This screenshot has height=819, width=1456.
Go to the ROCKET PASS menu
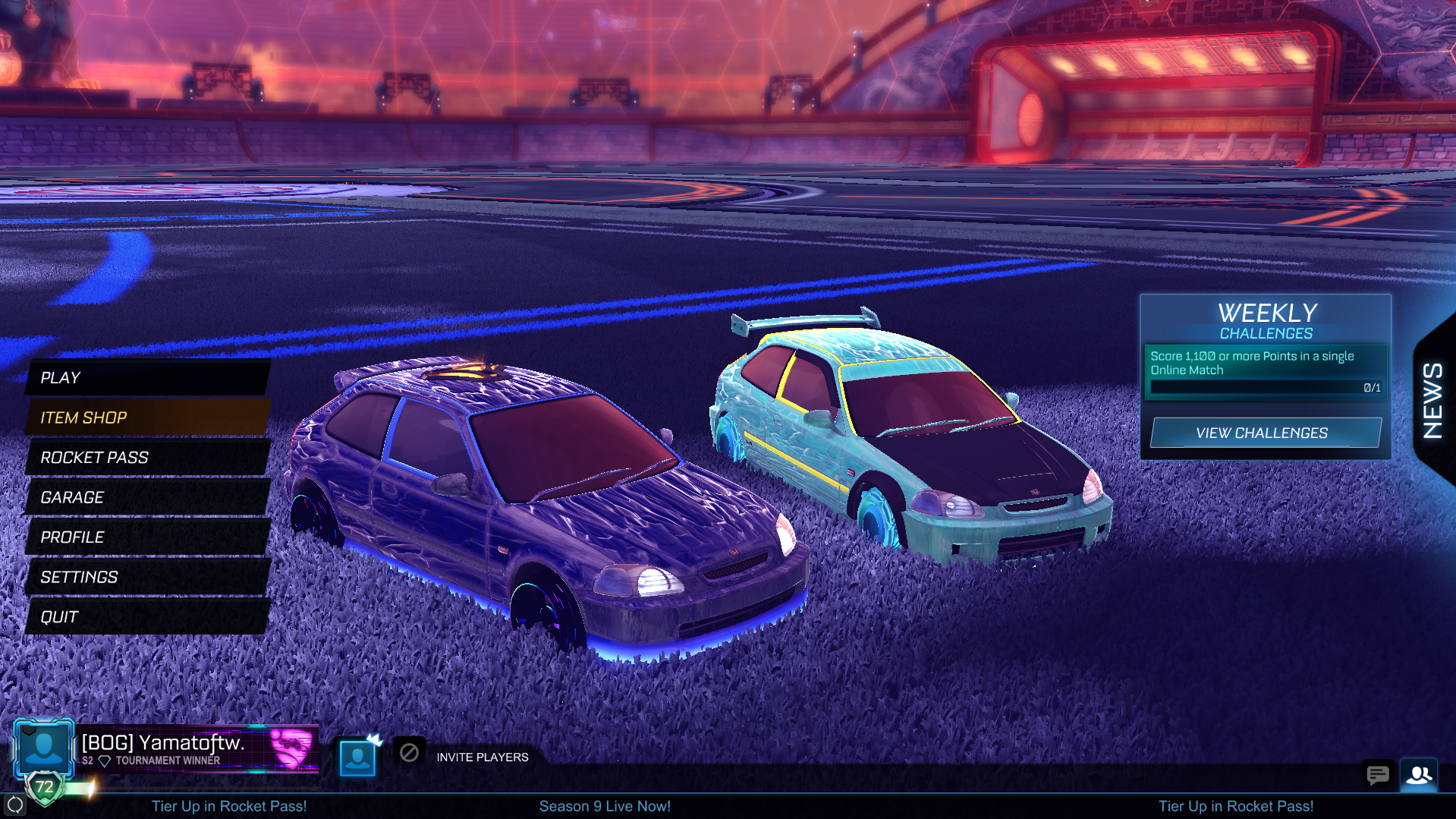click(x=148, y=458)
